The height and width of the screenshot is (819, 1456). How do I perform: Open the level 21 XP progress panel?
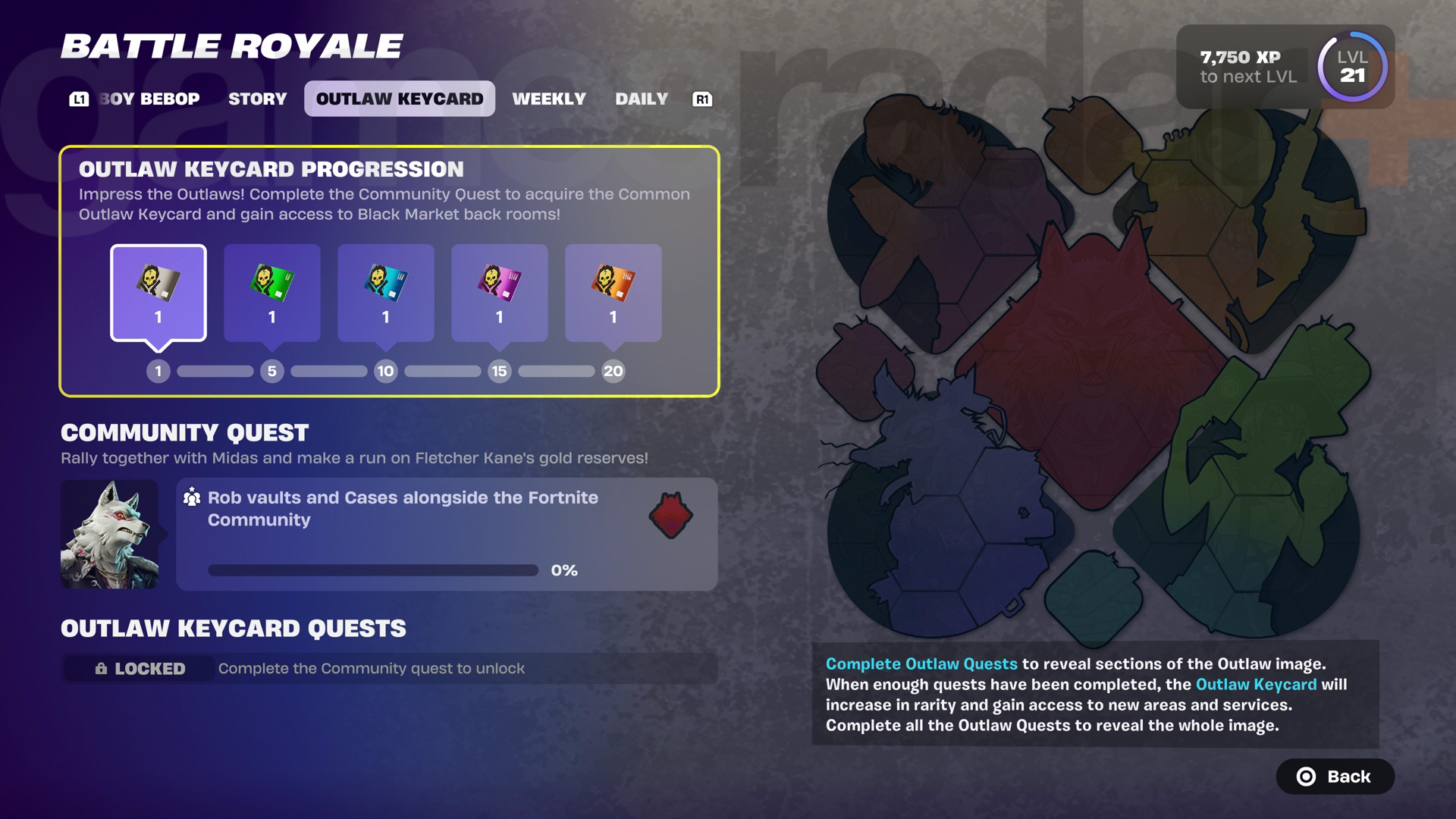1285,67
